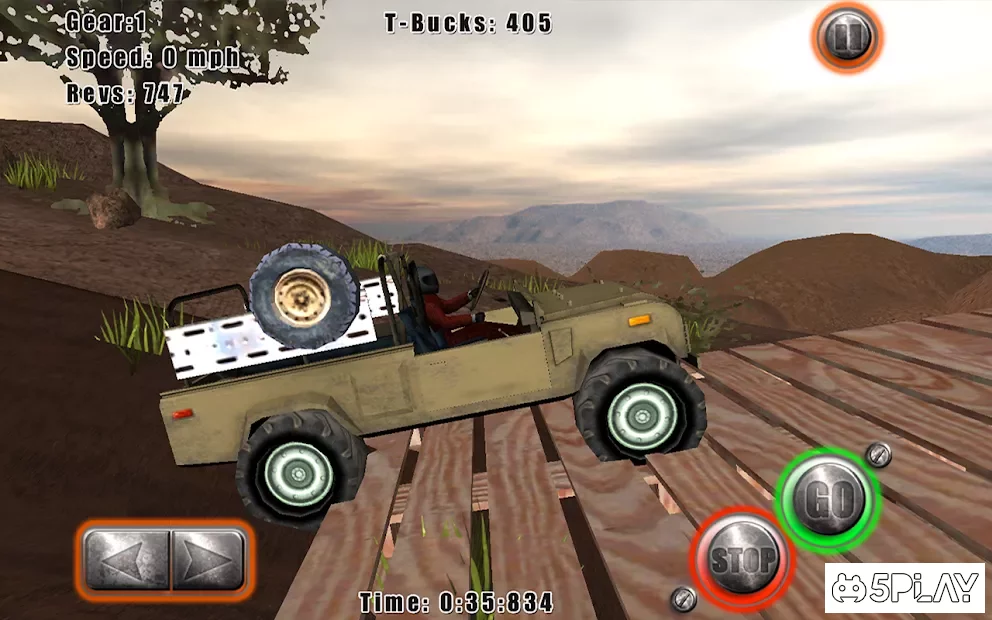The width and height of the screenshot is (992, 620).
Task: Pause the game with the pause button
Action: (x=846, y=38)
